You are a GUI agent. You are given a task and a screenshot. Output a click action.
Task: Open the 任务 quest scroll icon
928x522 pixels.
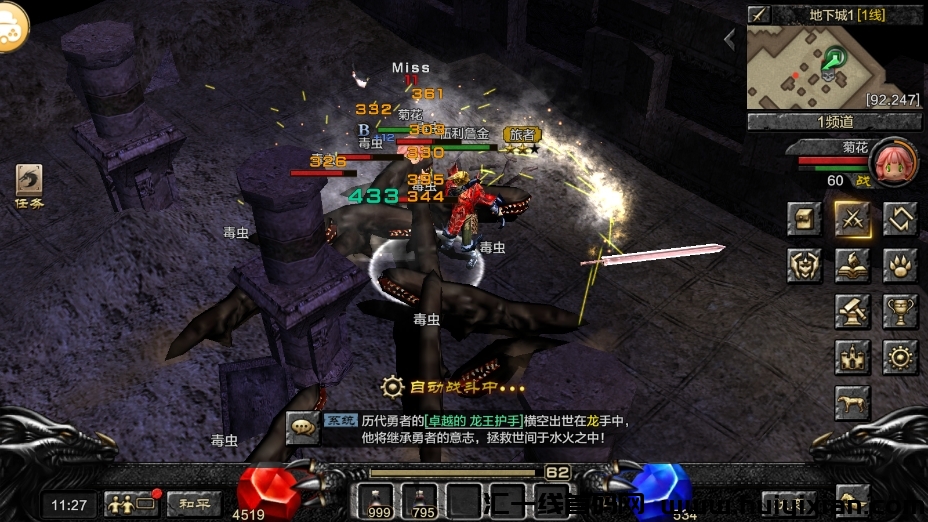pos(29,183)
